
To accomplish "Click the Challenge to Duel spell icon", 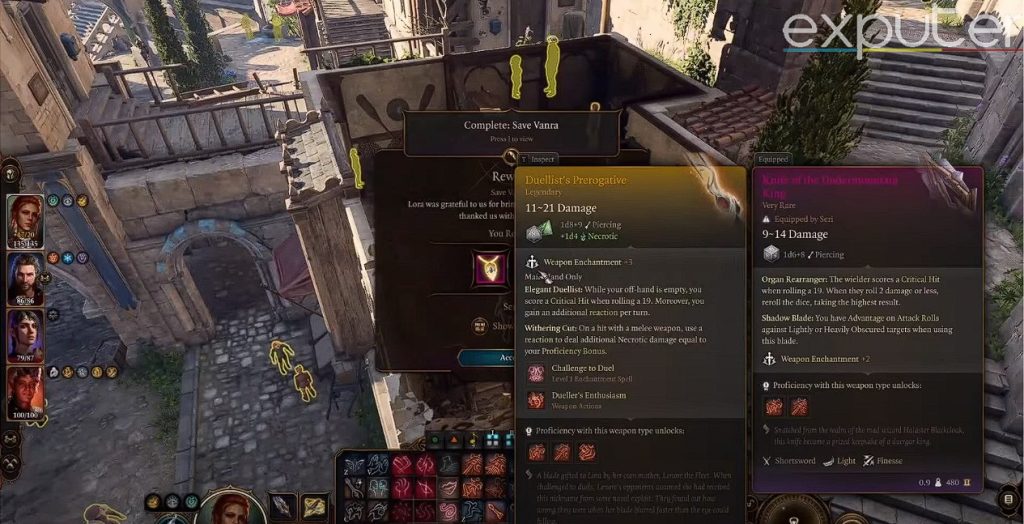I will point(536,374).
